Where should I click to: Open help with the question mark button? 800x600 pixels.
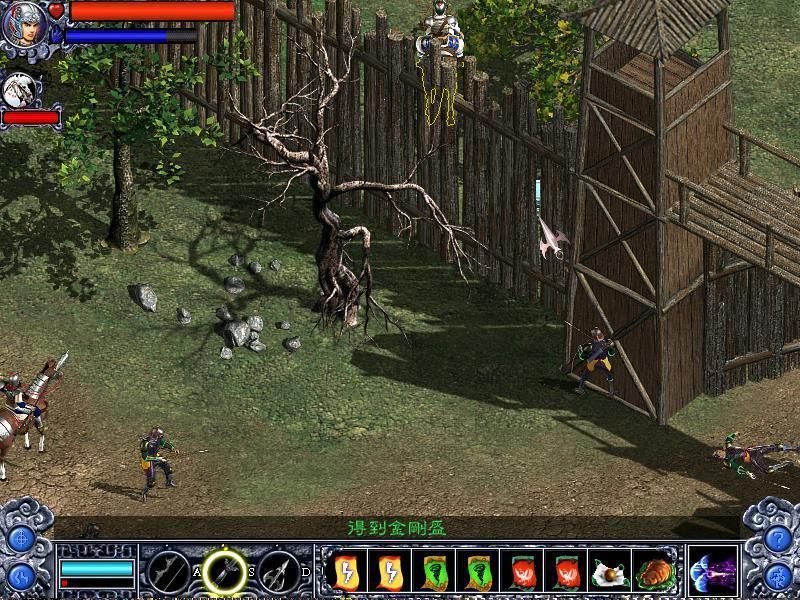pos(779,539)
